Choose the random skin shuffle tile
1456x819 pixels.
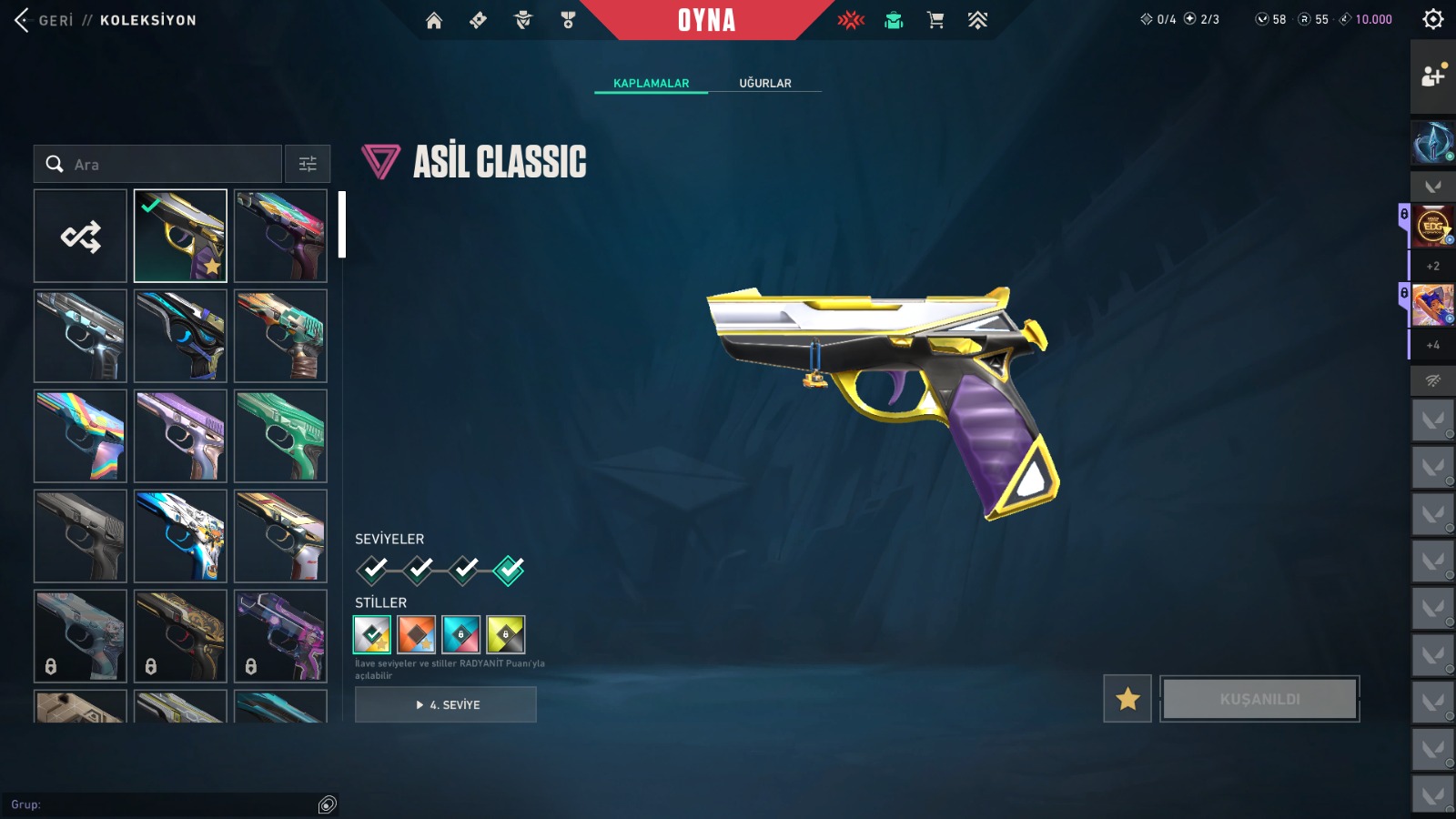pos(81,237)
